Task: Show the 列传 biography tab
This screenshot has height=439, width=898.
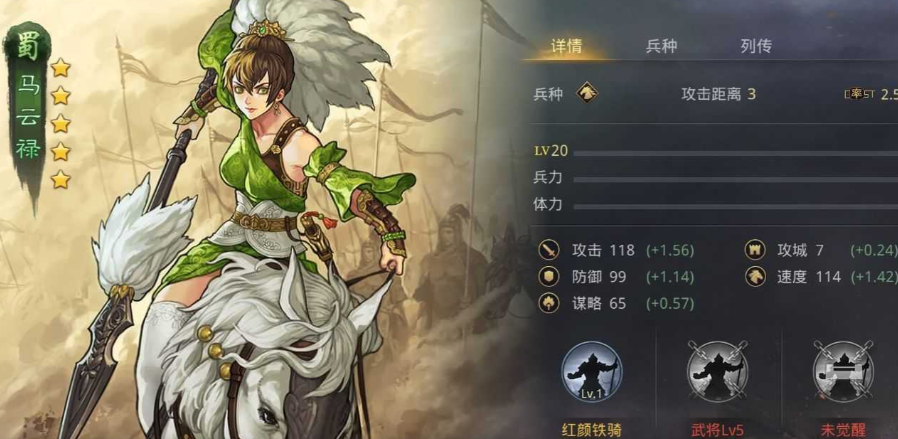Action: 756,46
